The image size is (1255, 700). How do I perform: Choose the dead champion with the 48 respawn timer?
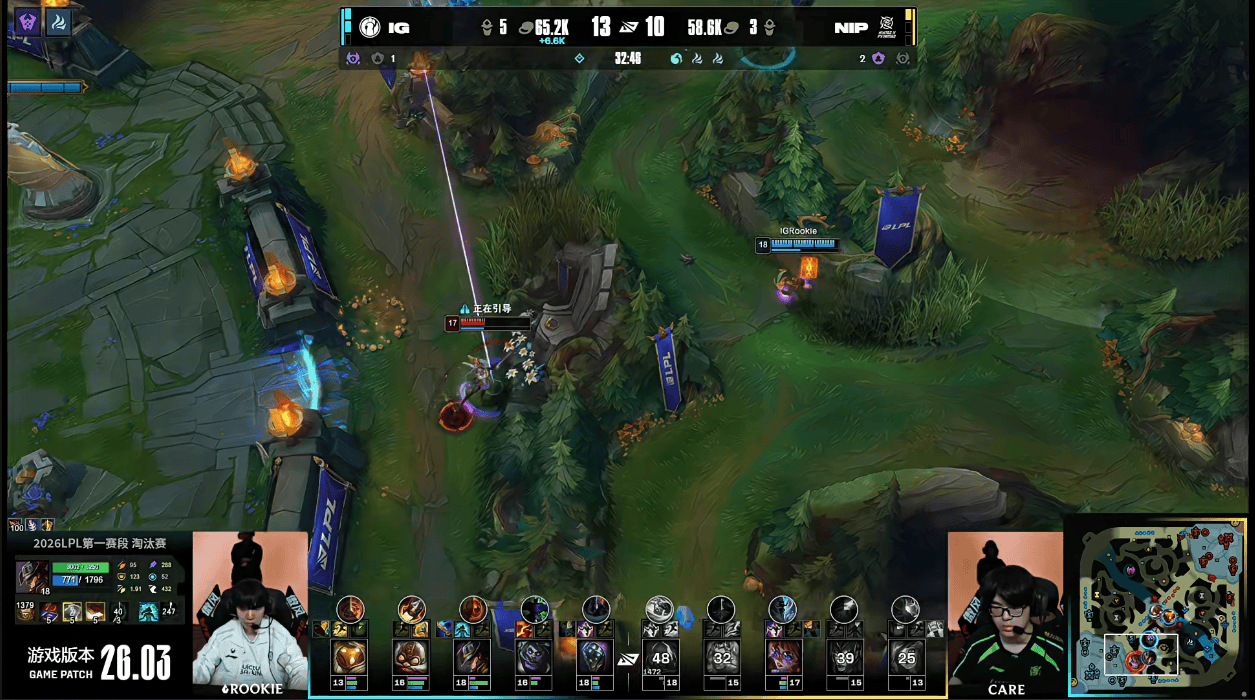pos(660,657)
